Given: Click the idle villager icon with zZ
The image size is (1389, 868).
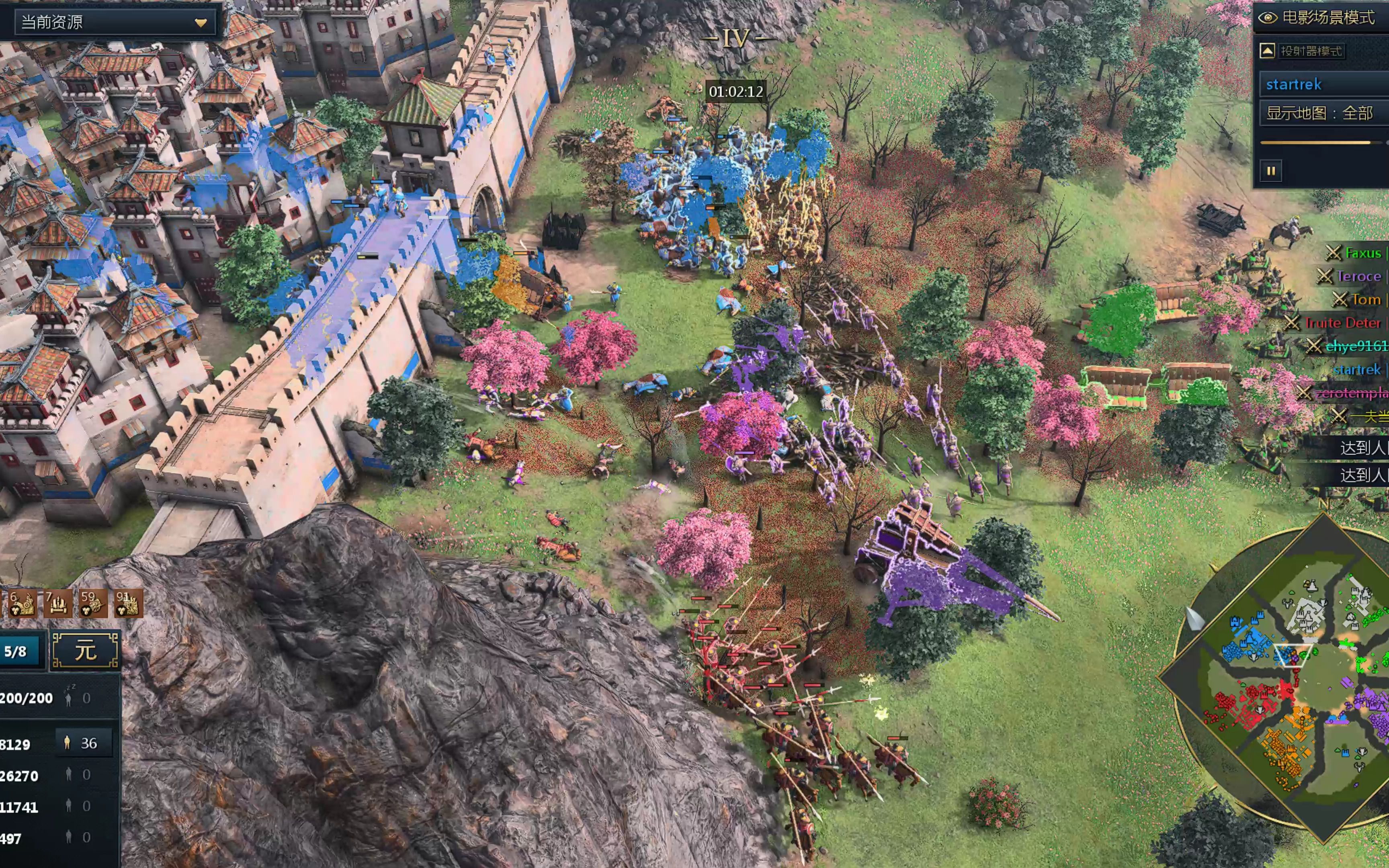Looking at the screenshot, I should pos(69,698).
